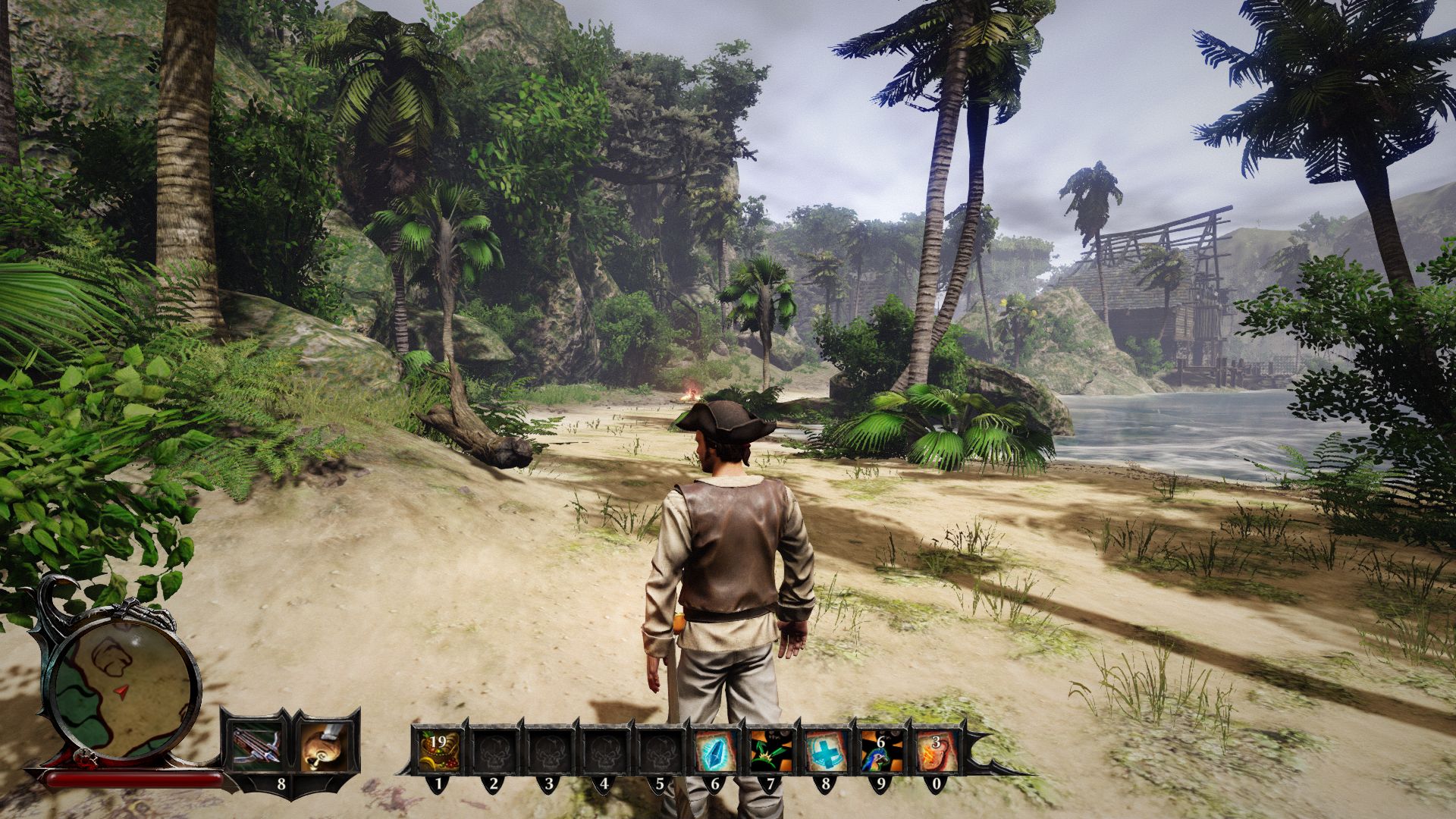Viewport: 1456px width, 819px height.
Task: Select the parrot item in slot 9
Action: (x=881, y=751)
